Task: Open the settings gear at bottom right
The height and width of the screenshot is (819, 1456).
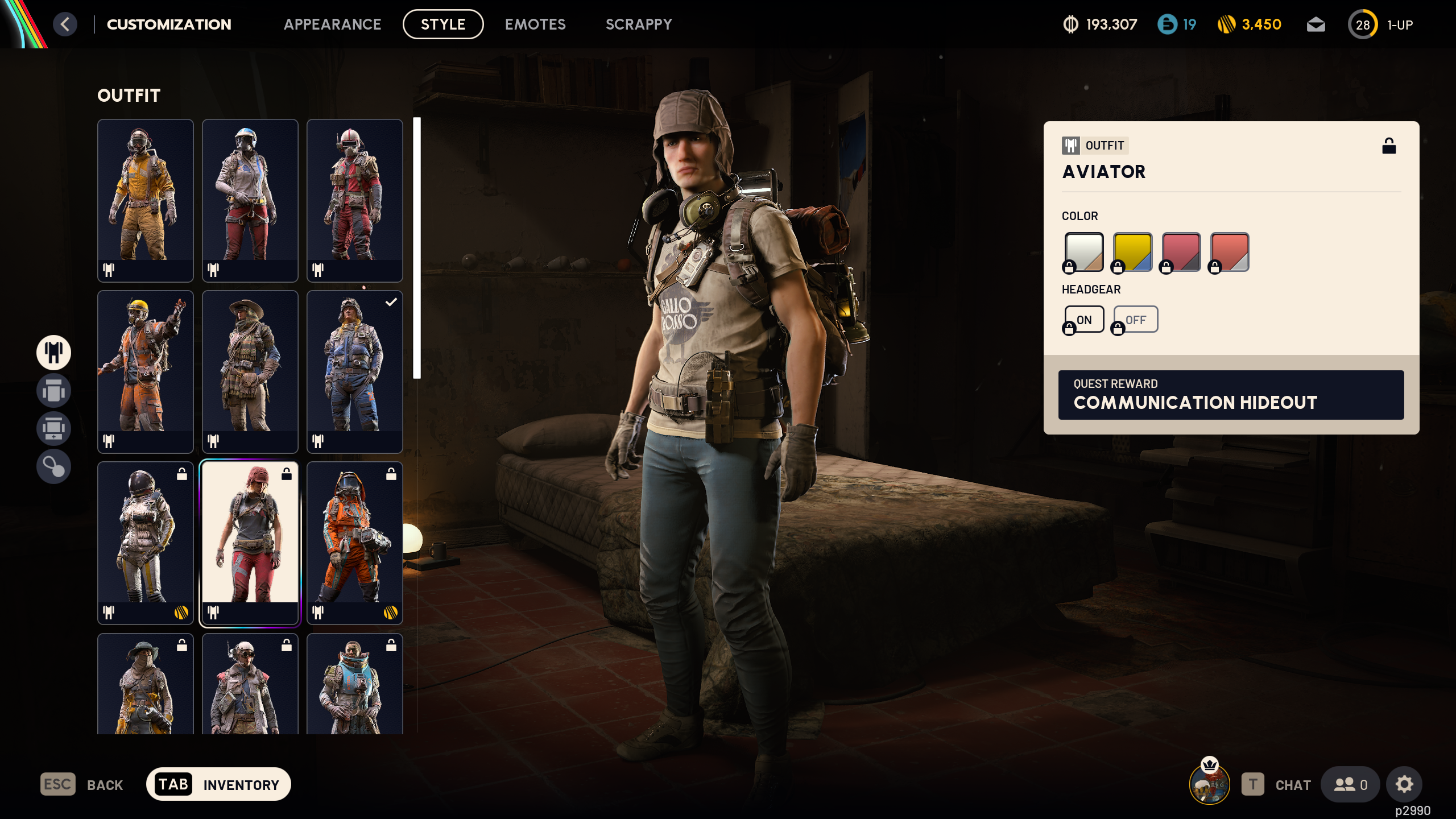Action: (1404, 784)
